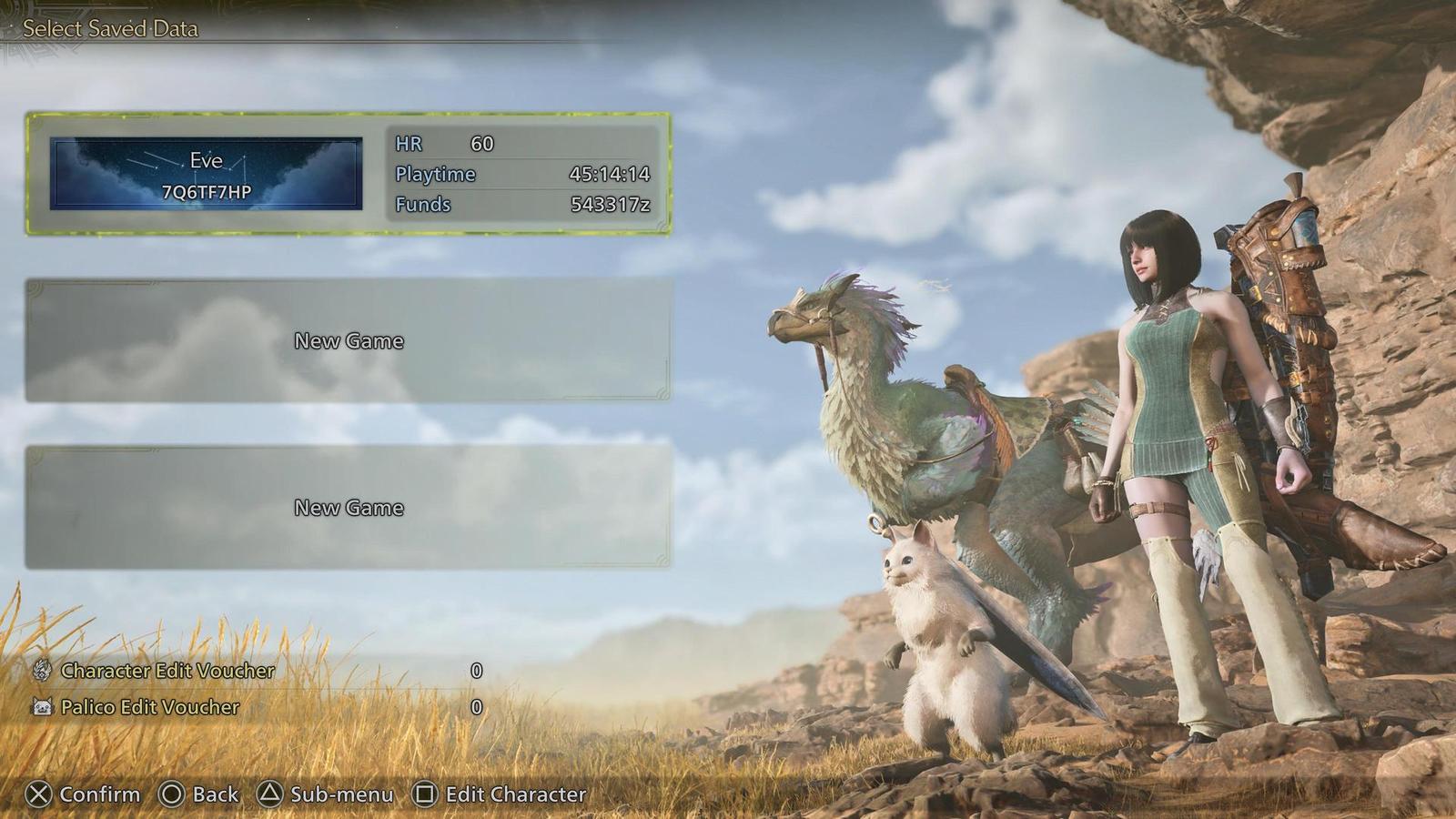This screenshot has width=1456, height=819.
Task: Select the second New Game slot
Action: pos(349,507)
